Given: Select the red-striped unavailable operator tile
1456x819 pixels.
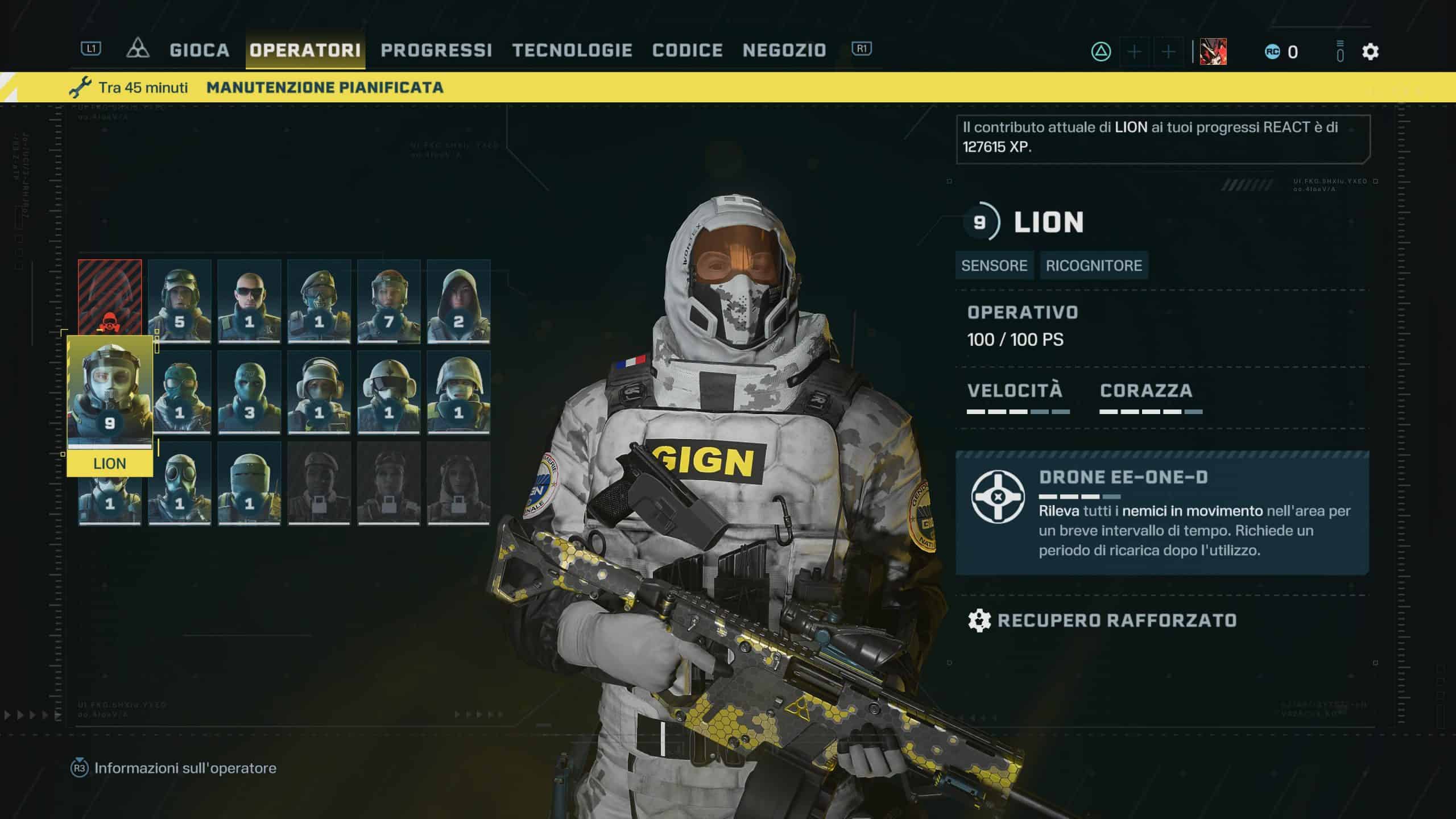Looking at the screenshot, I should (x=110, y=296).
